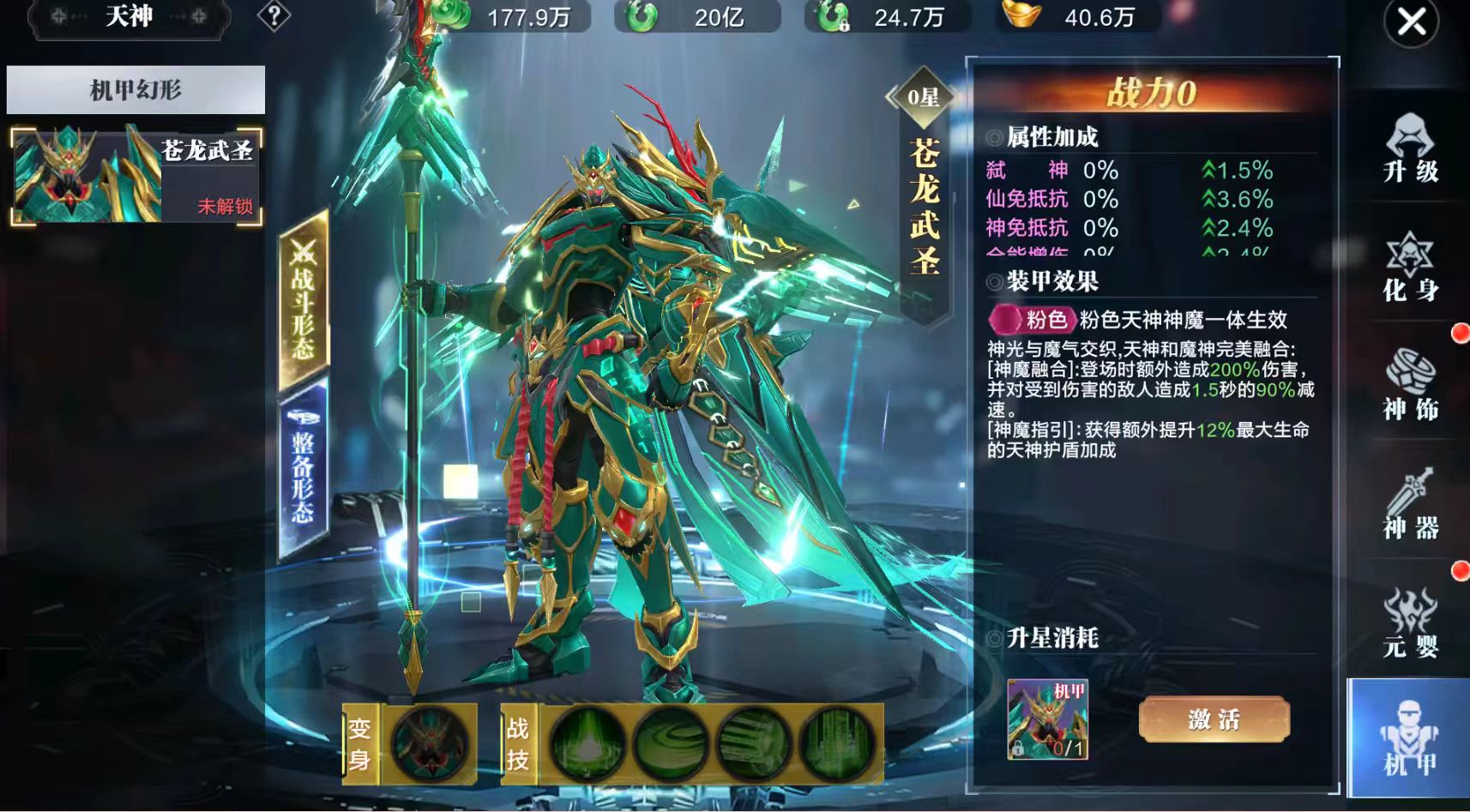Select the 机甲幻形 tab
Viewport: 1470px width, 812px height.
coord(136,90)
